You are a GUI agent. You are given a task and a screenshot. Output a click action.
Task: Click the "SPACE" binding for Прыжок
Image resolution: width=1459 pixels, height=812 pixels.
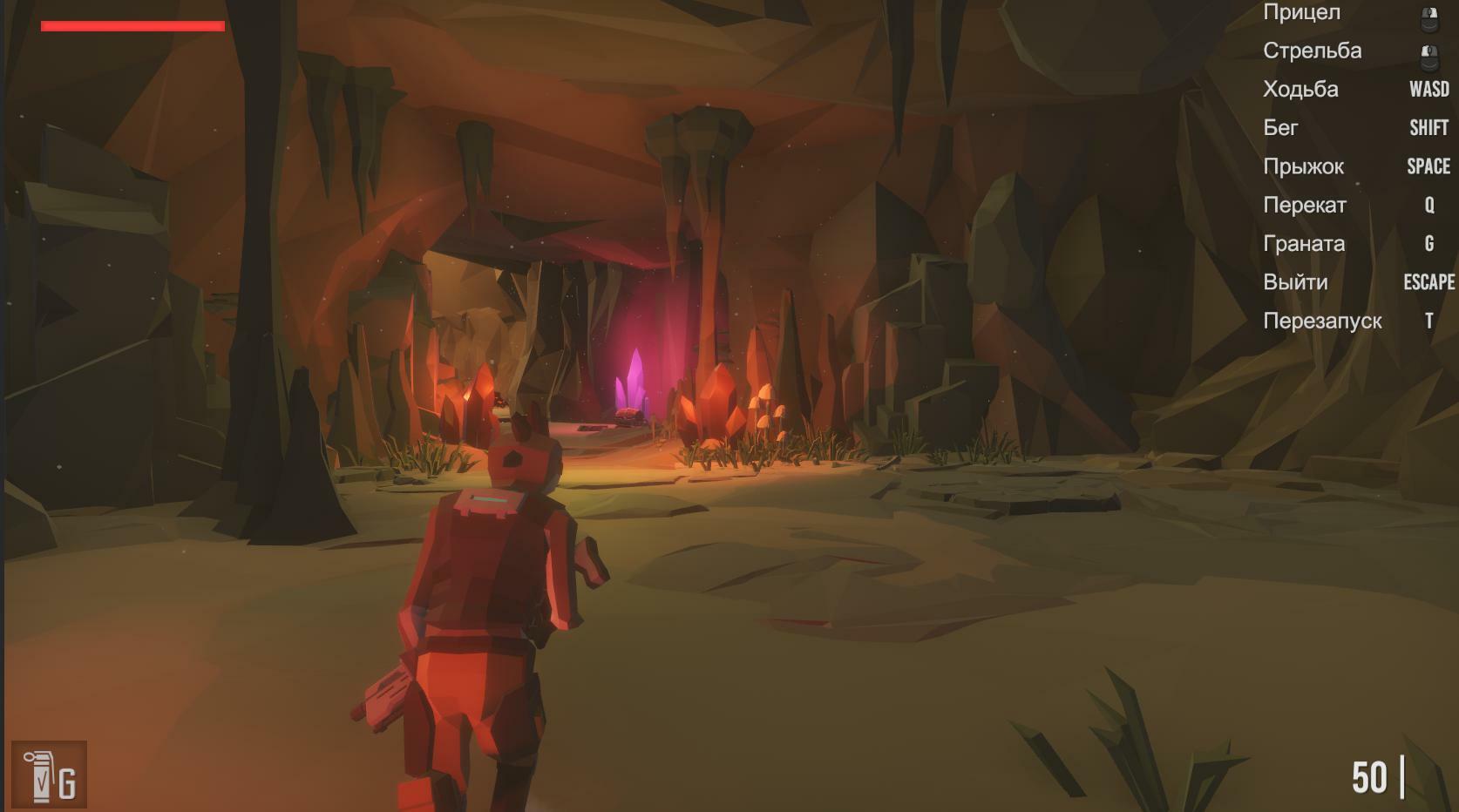1428,166
